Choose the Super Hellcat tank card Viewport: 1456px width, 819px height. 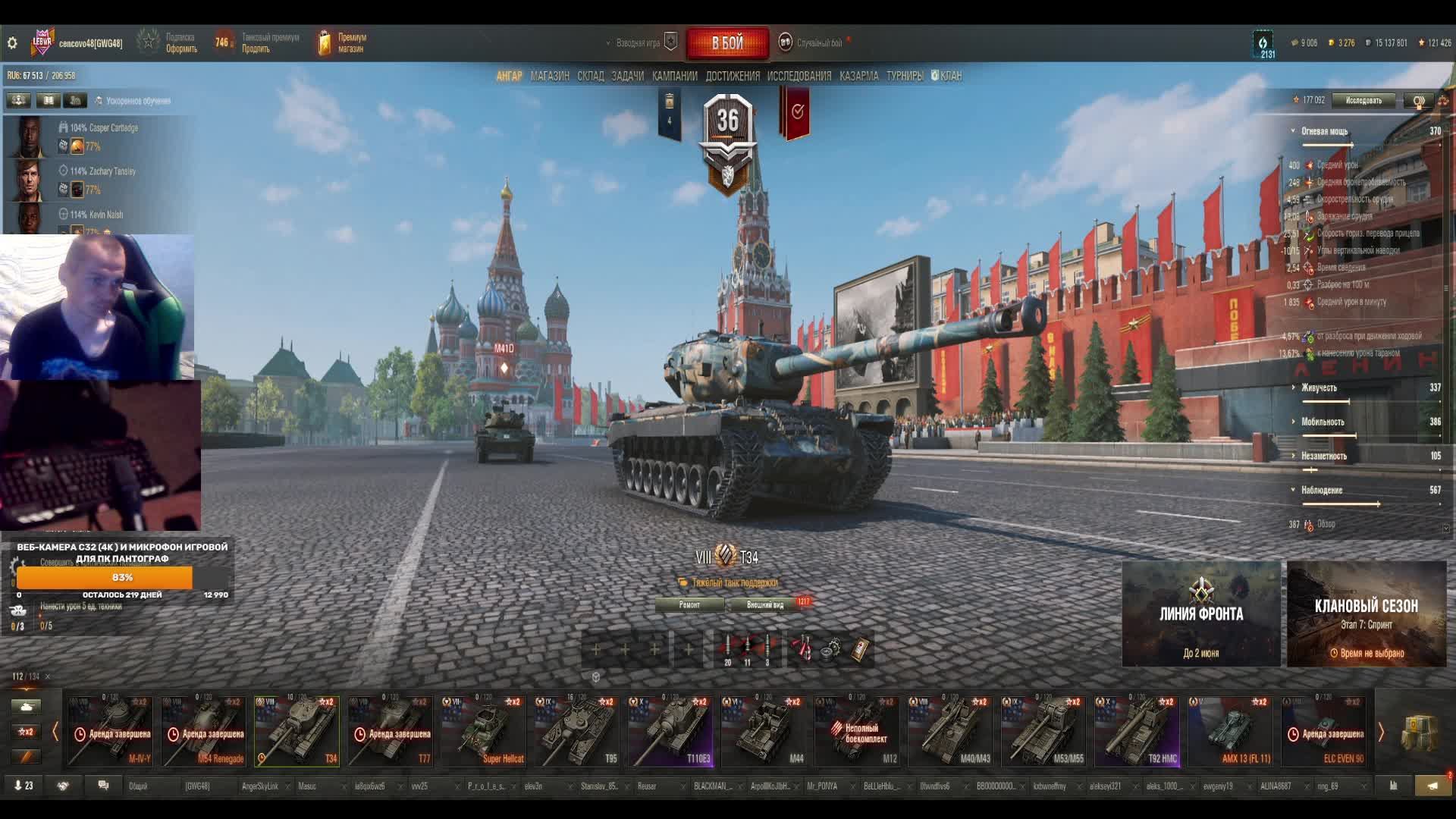(484, 731)
